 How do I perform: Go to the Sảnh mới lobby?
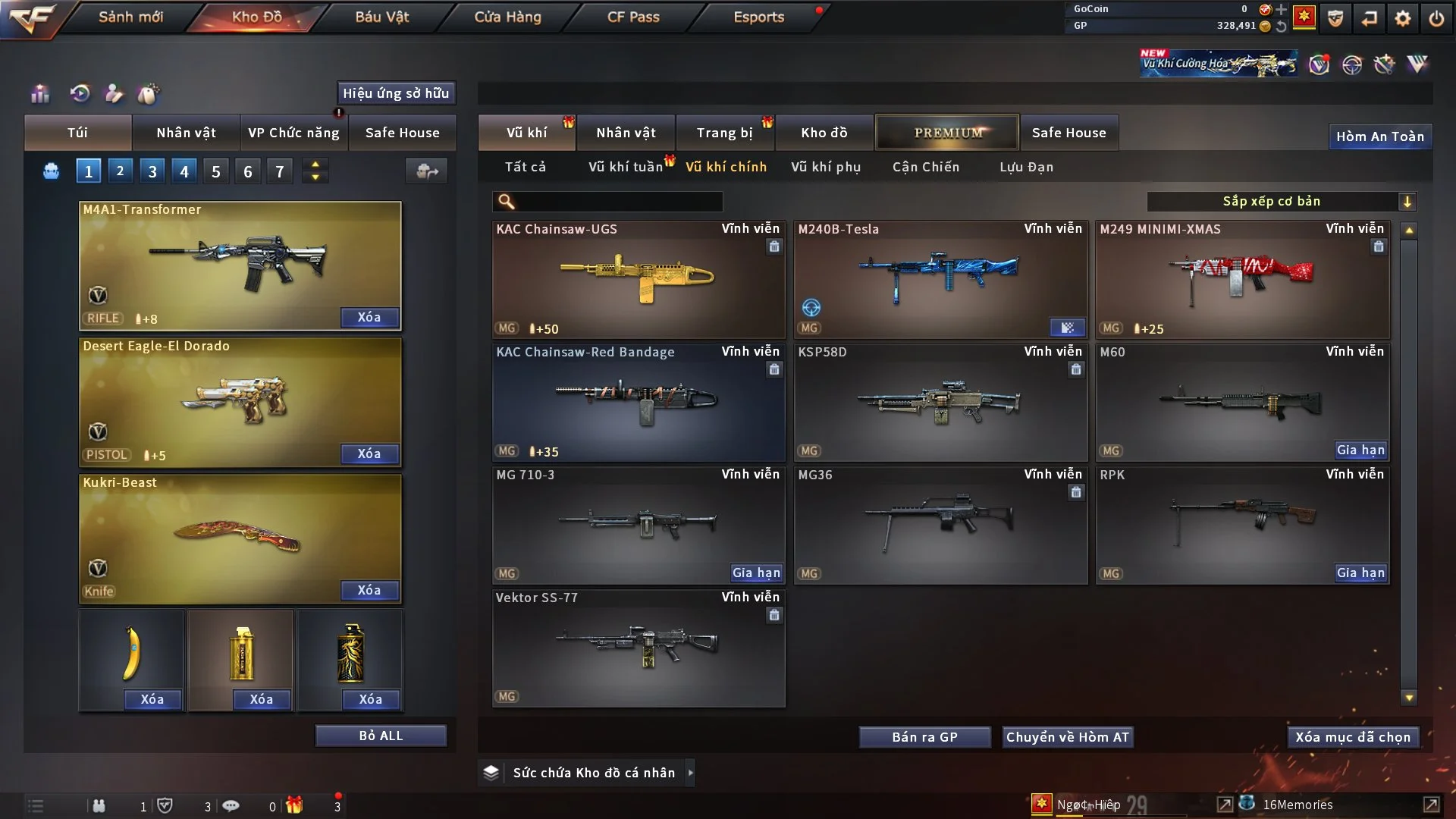[130, 17]
